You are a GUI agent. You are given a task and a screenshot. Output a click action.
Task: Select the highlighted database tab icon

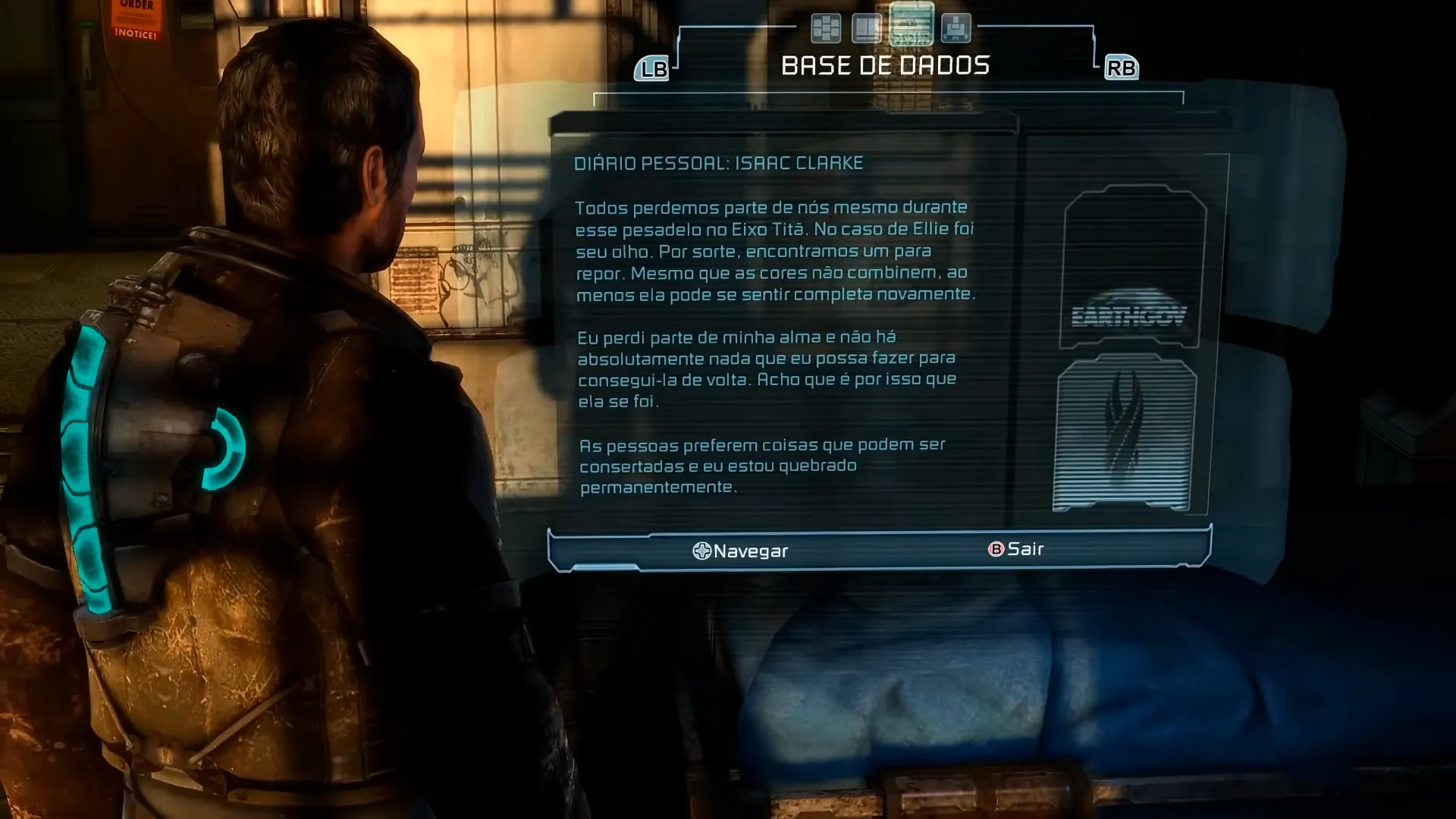pyautogui.click(x=911, y=25)
